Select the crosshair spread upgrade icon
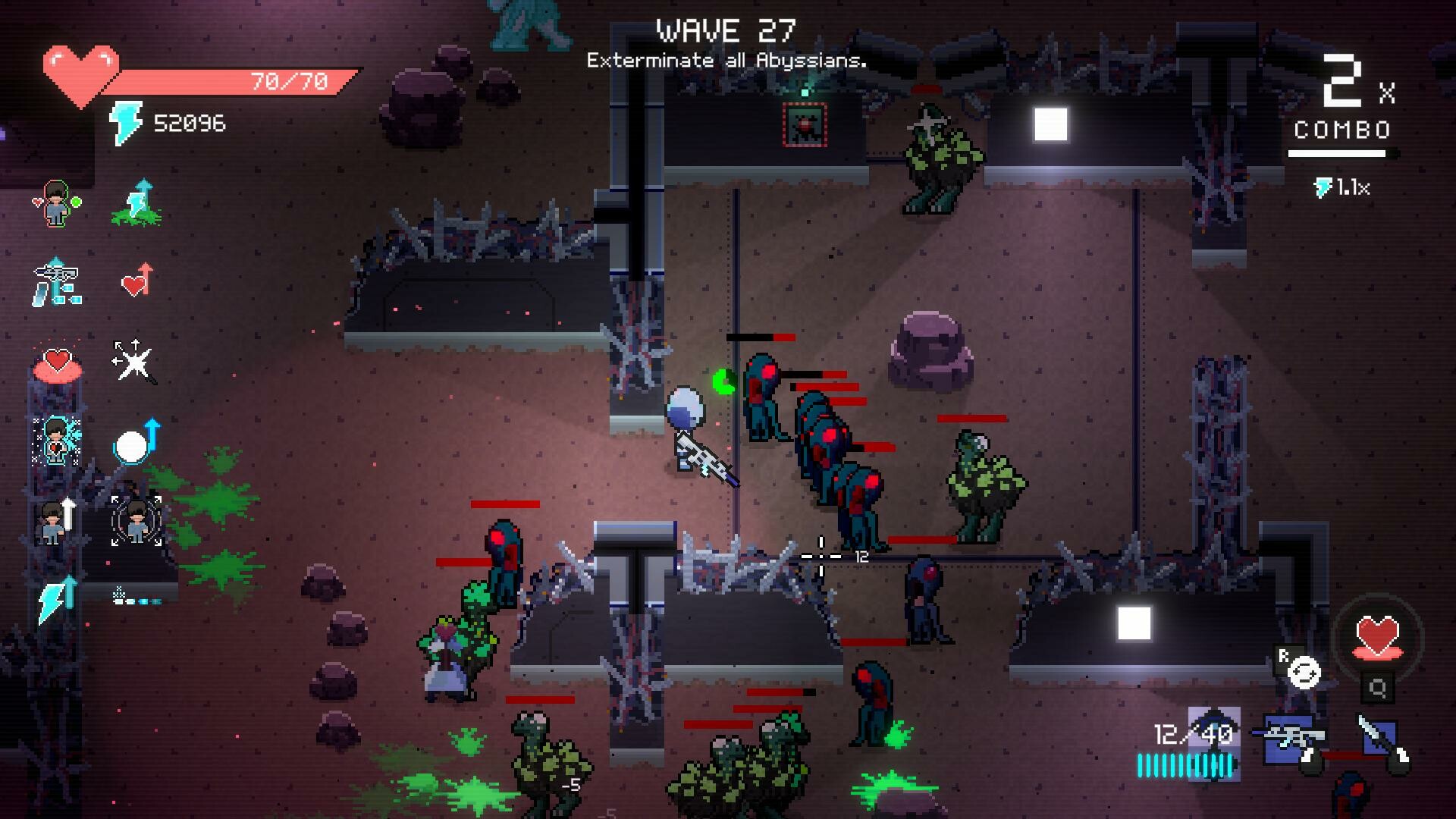 pos(135,358)
